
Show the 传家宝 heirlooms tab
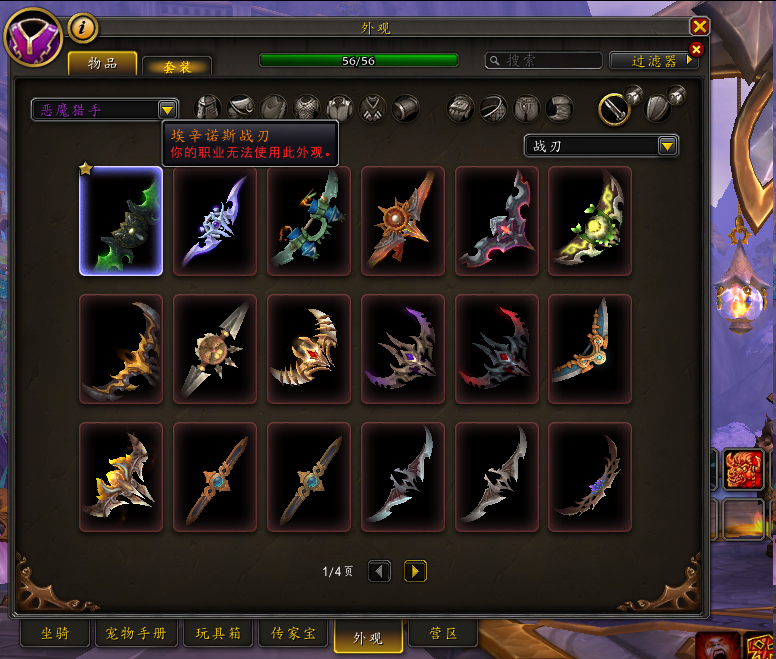tap(293, 634)
